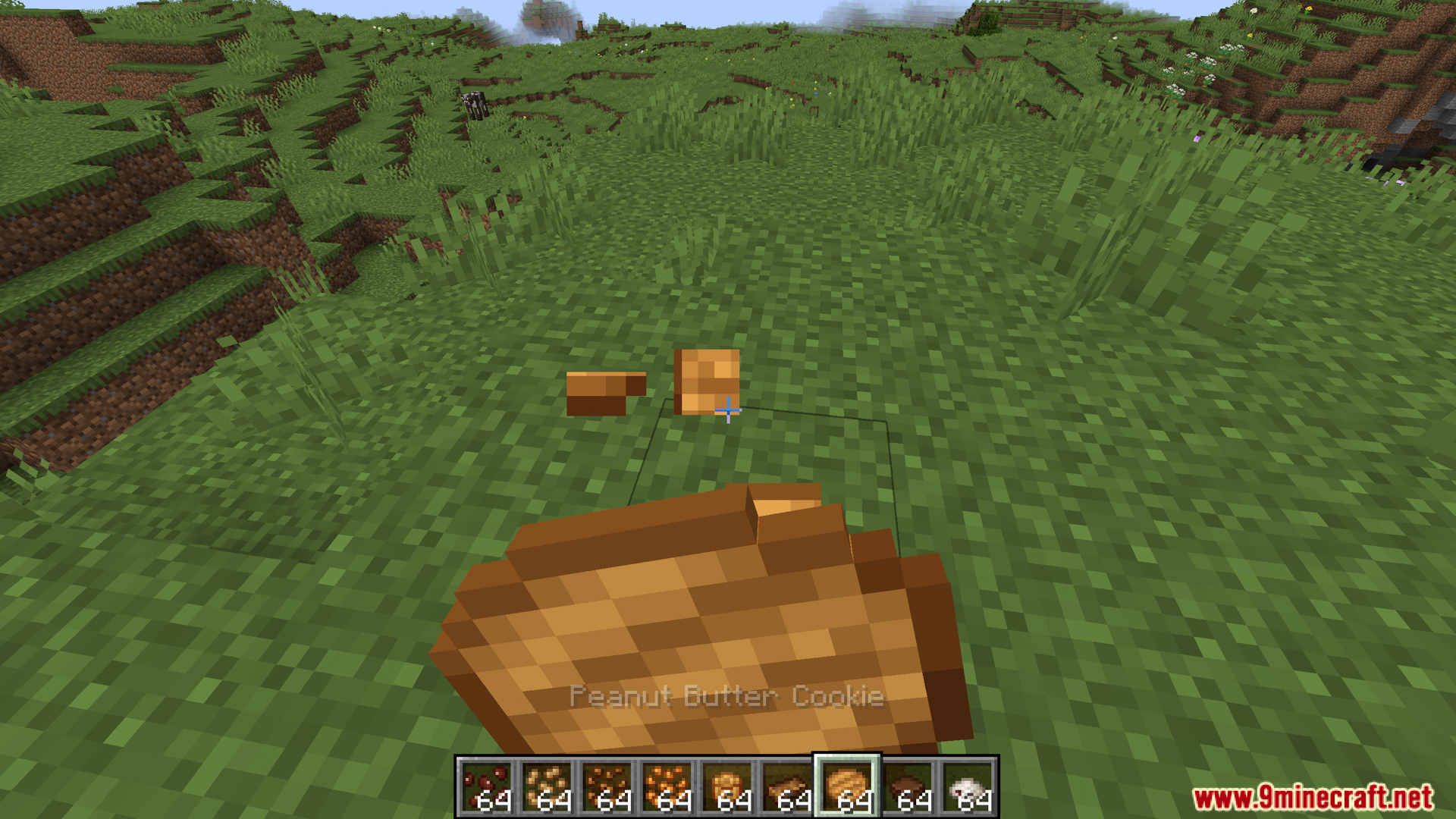Click the crosshair at screen center

(728, 409)
